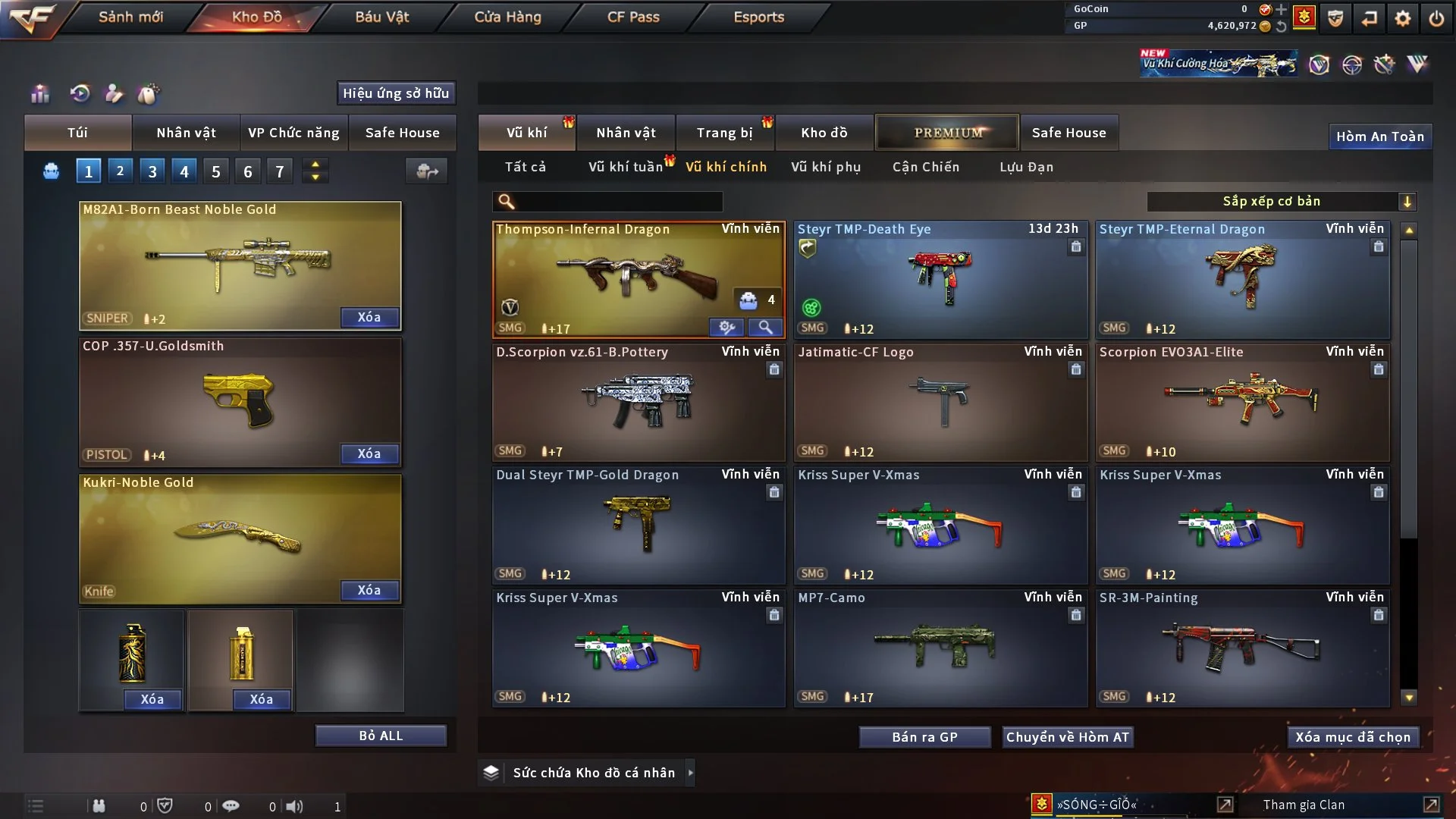This screenshot has width=1456, height=819.
Task: Select bag slot number 3
Action: point(152,171)
